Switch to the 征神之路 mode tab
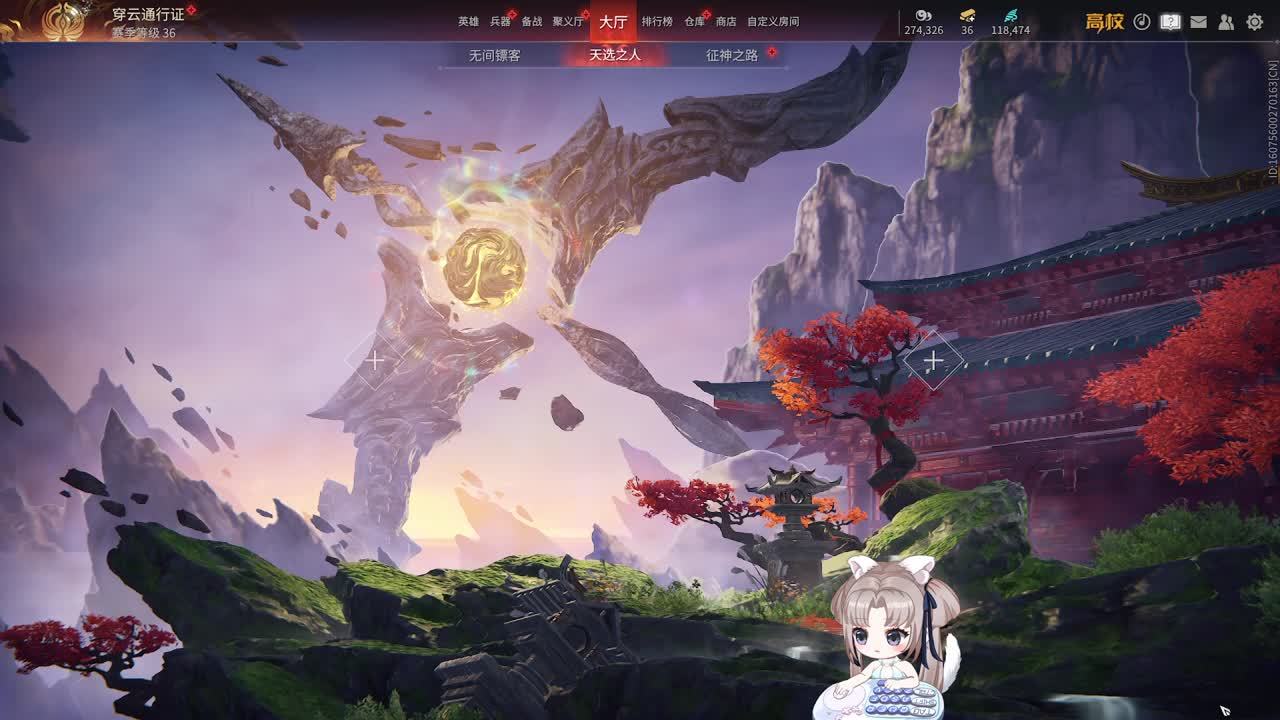This screenshot has width=1280, height=720. 732,55
